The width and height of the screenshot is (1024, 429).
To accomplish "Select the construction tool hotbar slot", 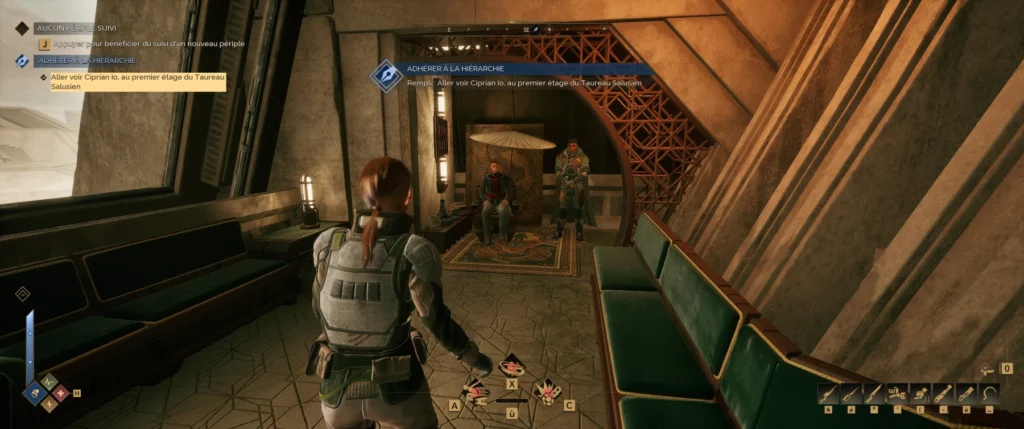I will [x=897, y=393].
